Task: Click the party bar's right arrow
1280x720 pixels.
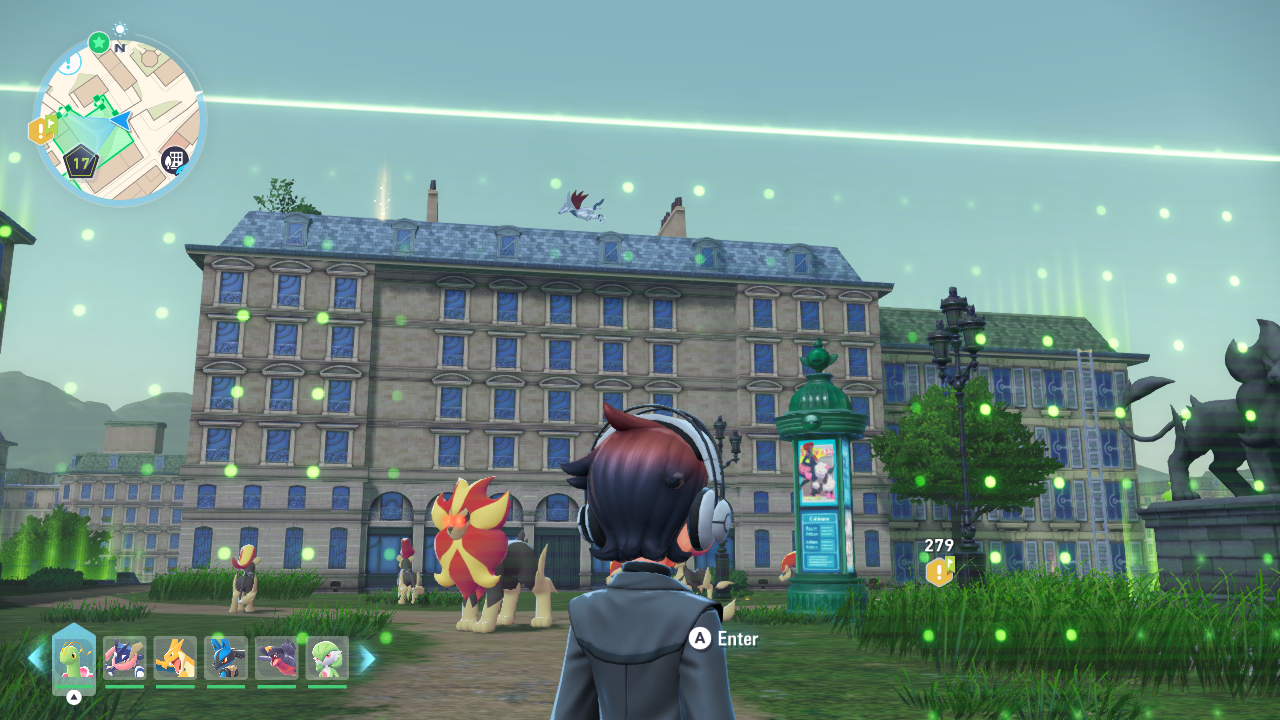Action: point(367,657)
